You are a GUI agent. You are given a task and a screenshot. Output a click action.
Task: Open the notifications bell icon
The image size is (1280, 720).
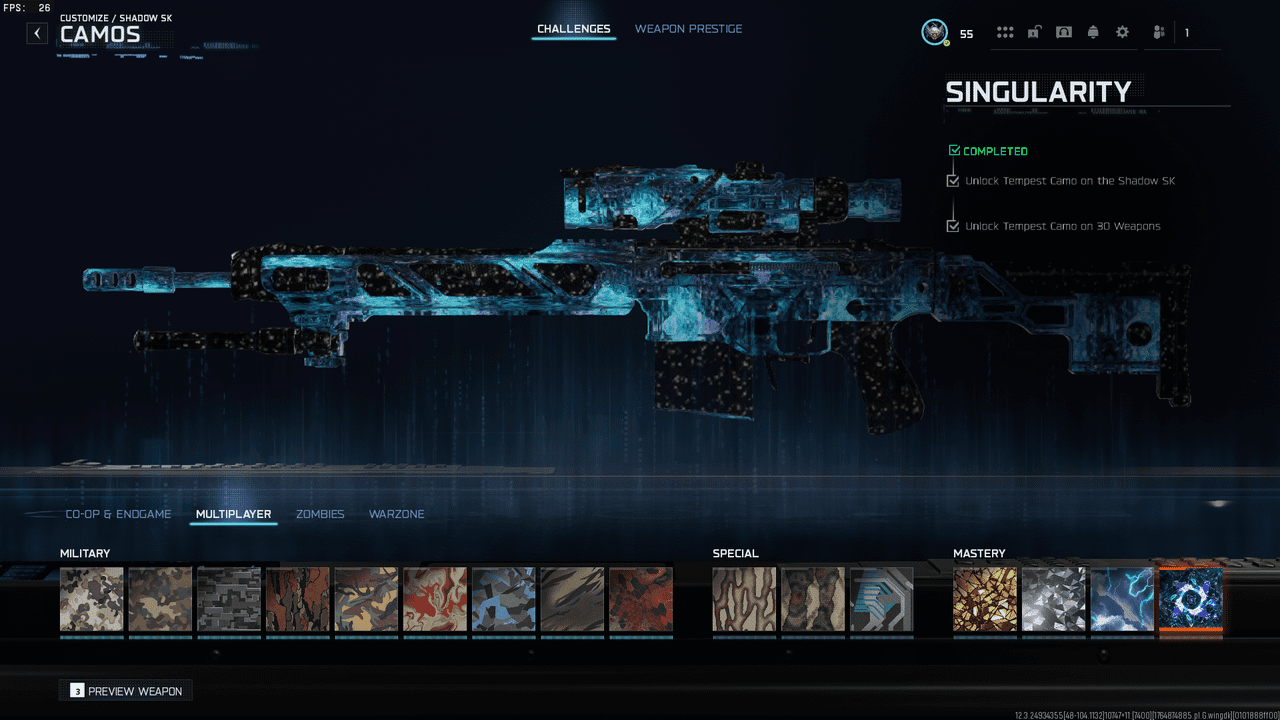(x=1093, y=32)
